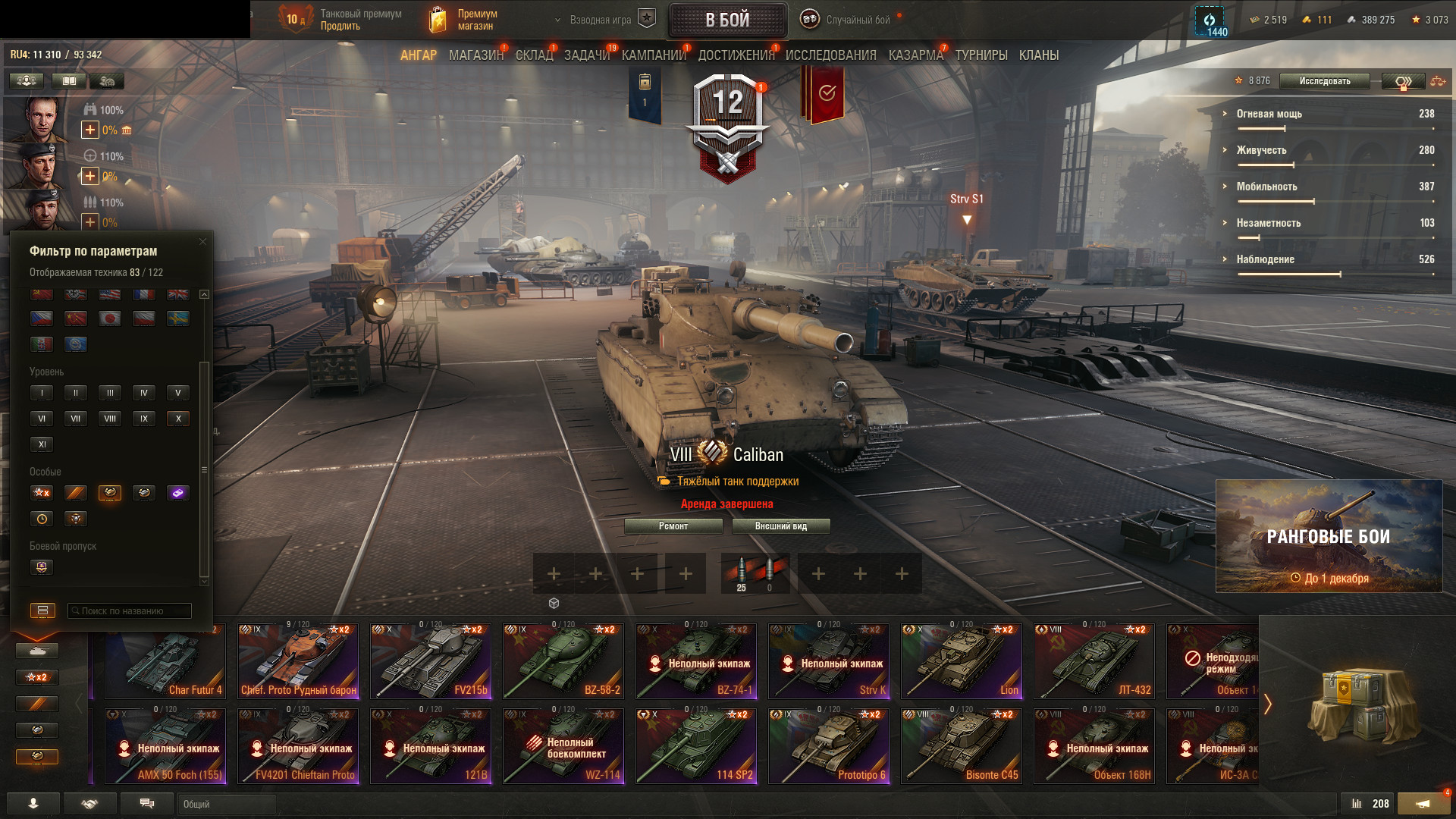Click the Исследовать button
This screenshot has width=1456, height=819.
1324,81
